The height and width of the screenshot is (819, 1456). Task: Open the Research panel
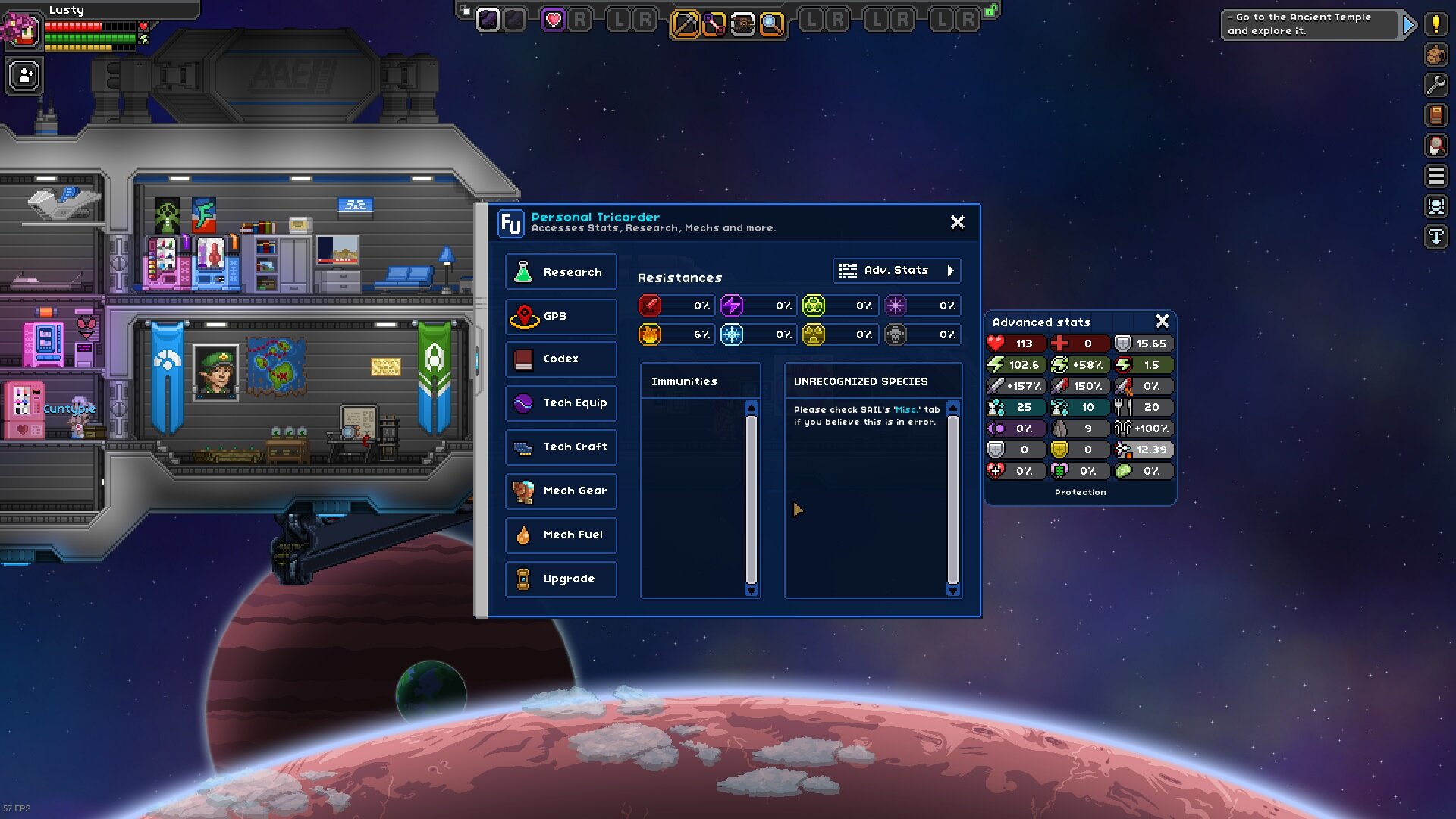click(560, 271)
